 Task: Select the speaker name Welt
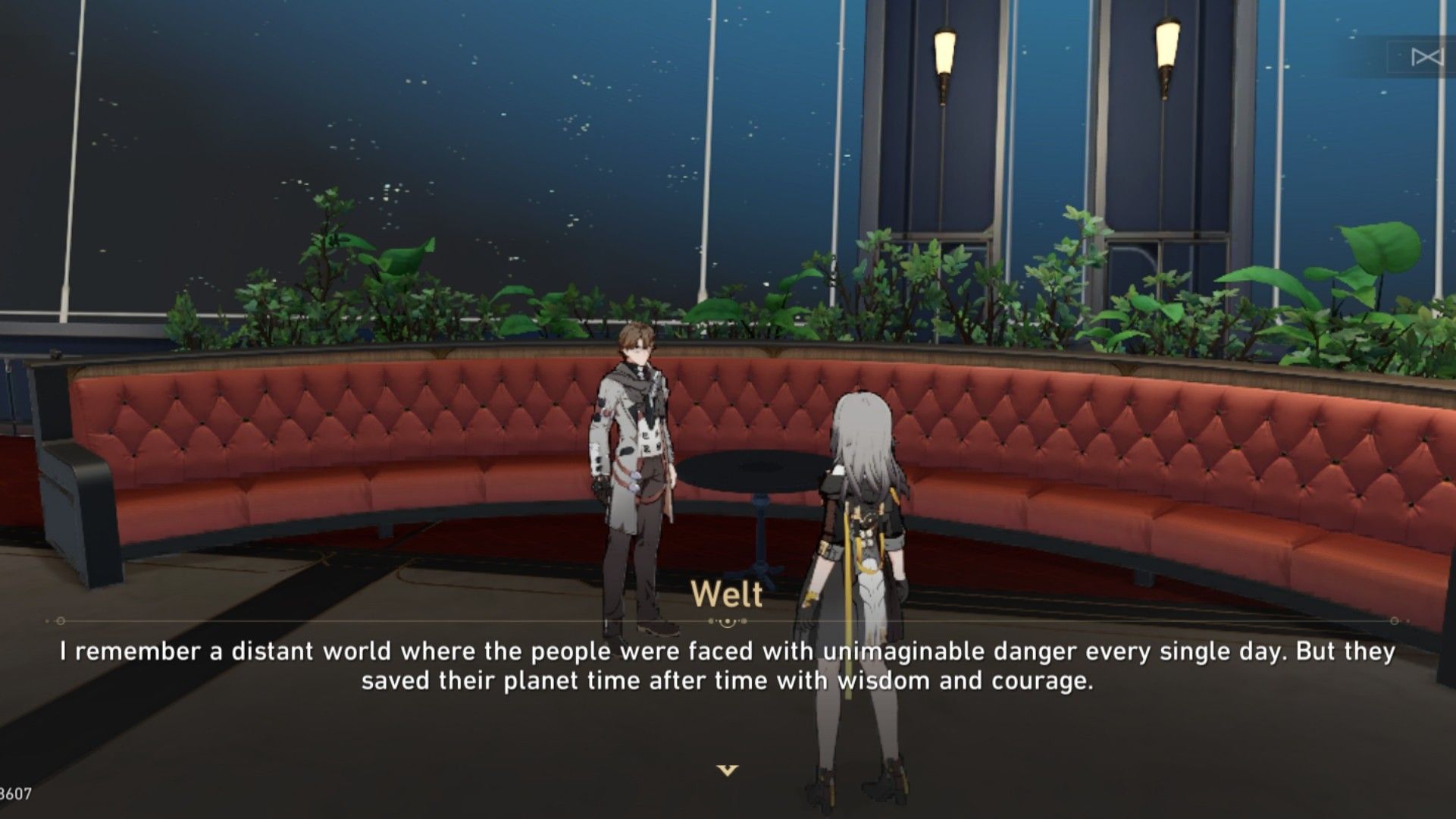726,597
